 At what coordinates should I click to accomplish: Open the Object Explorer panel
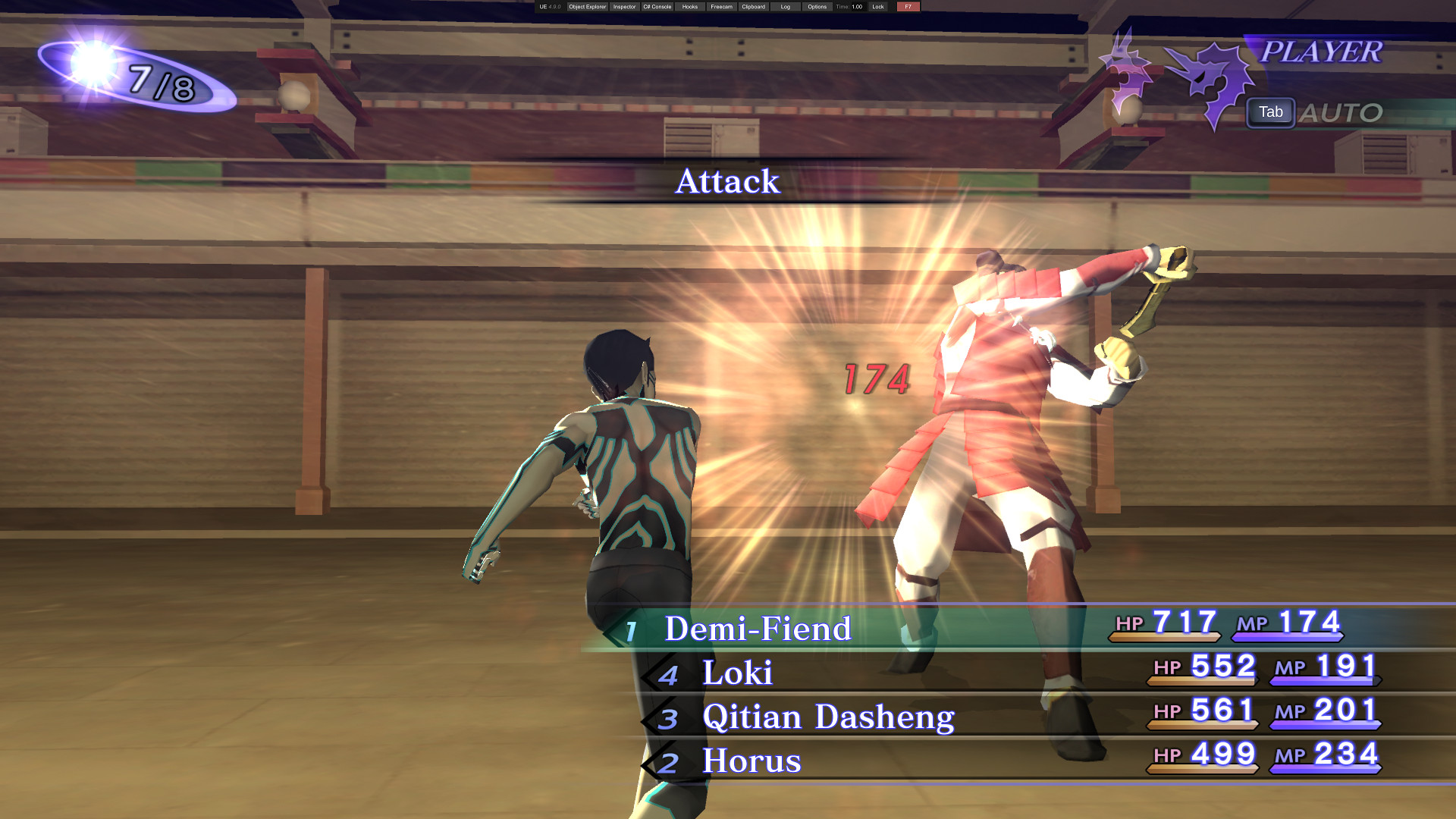click(x=587, y=6)
